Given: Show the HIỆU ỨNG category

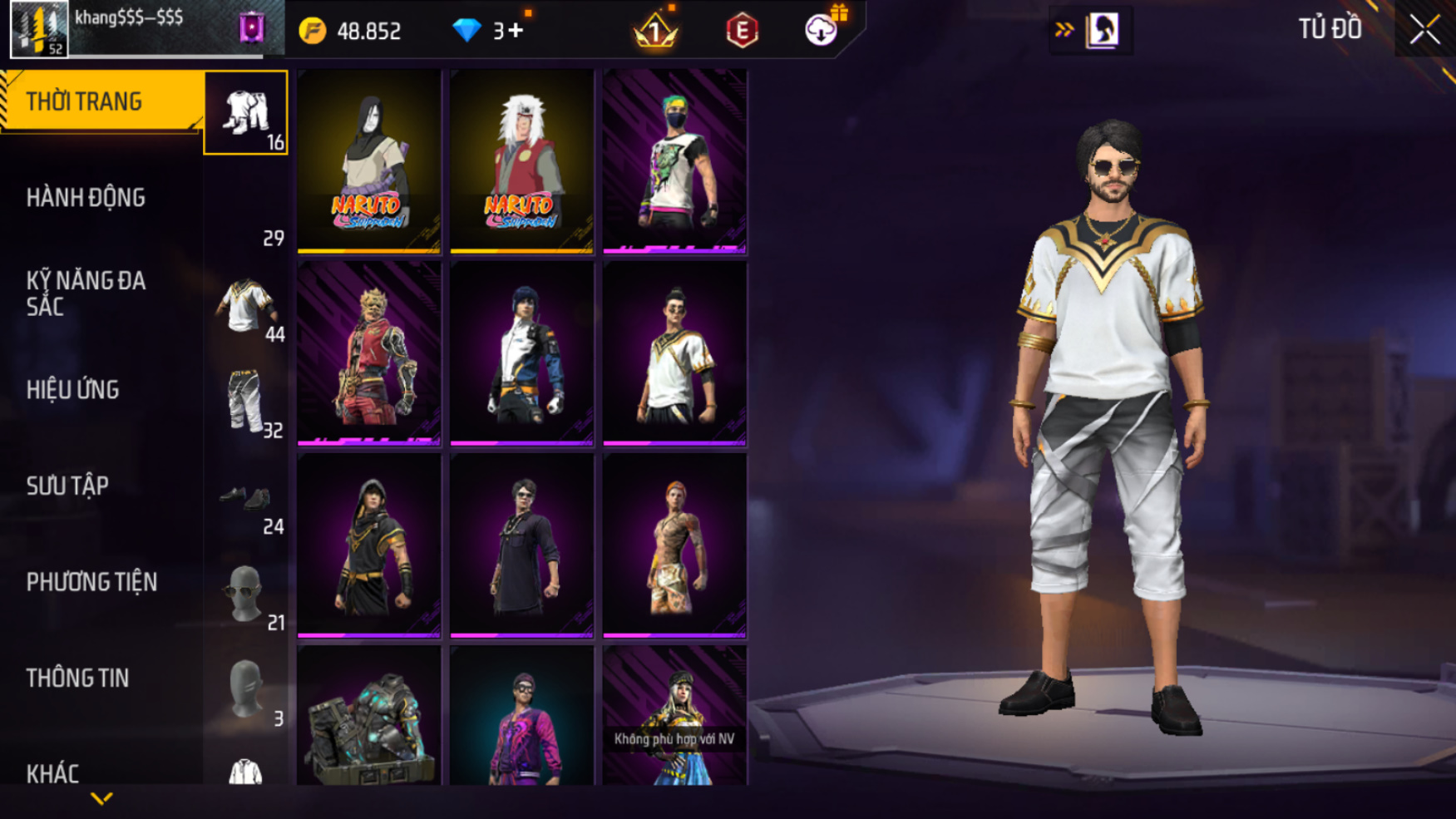Looking at the screenshot, I should pyautogui.click(x=72, y=390).
